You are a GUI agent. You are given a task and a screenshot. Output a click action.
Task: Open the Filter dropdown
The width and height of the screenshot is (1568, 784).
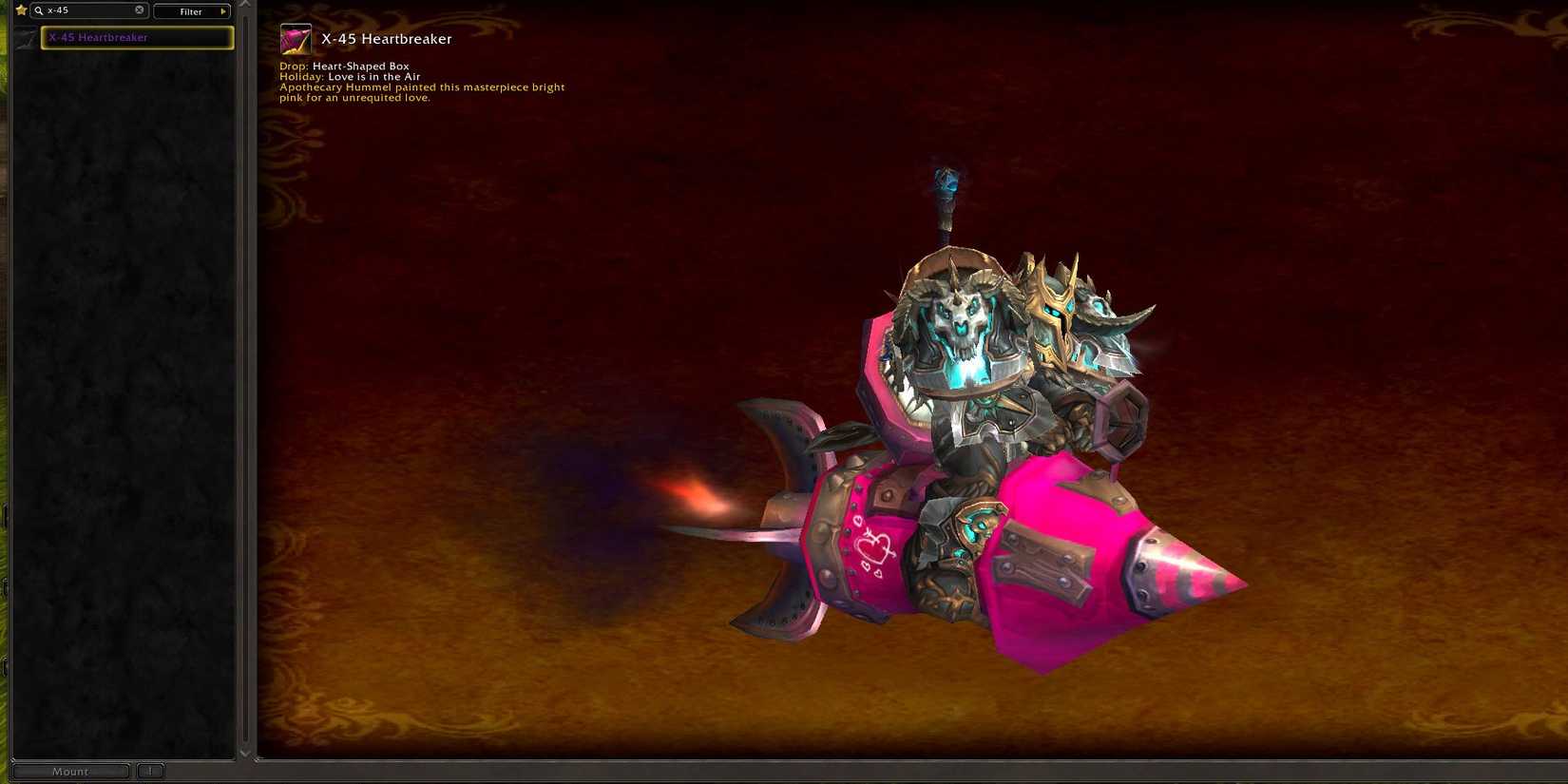[190, 10]
